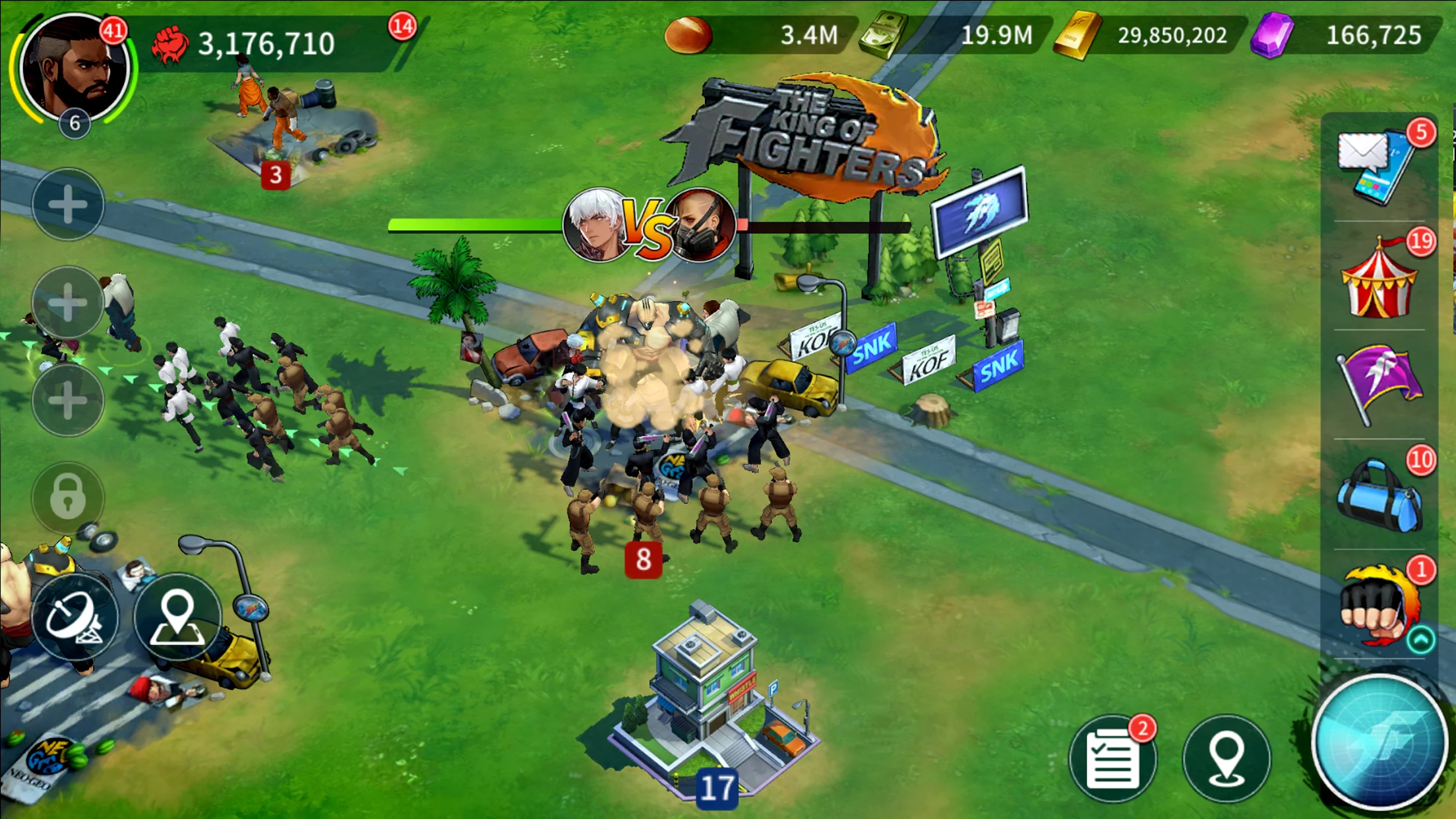Open the player profile portrait
The image size is (1456, 819).
tap(74, 68)
